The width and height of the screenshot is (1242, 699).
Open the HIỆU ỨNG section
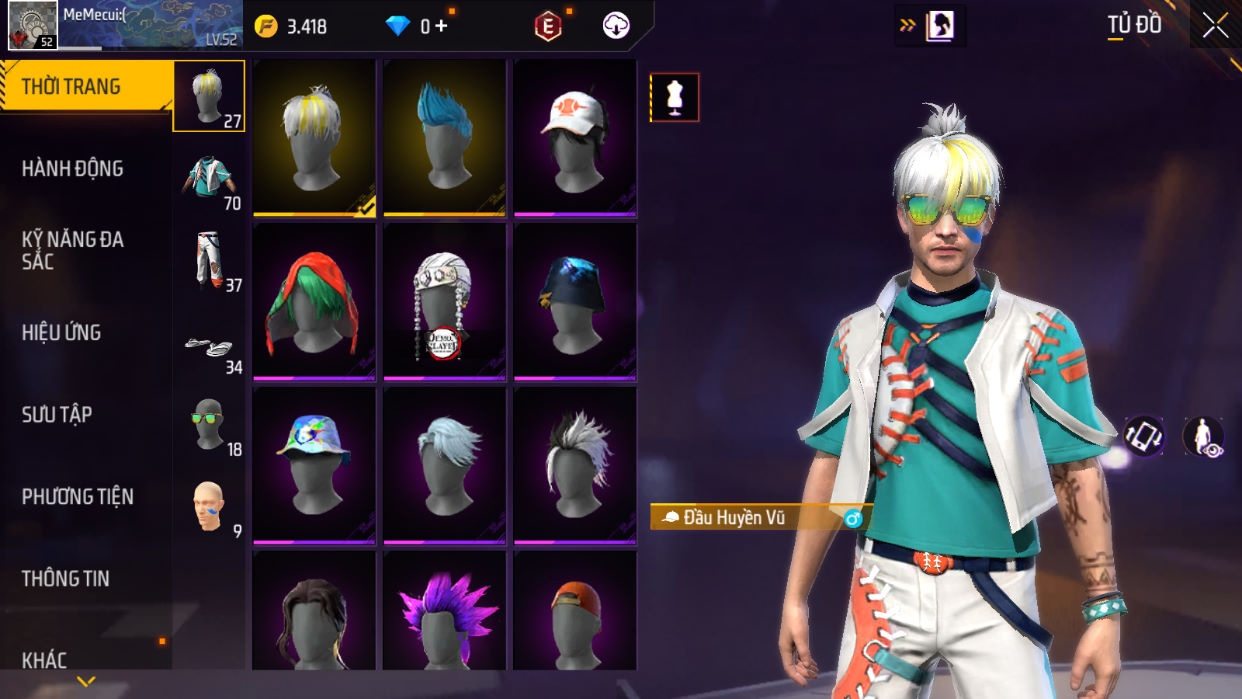[62, 333]
